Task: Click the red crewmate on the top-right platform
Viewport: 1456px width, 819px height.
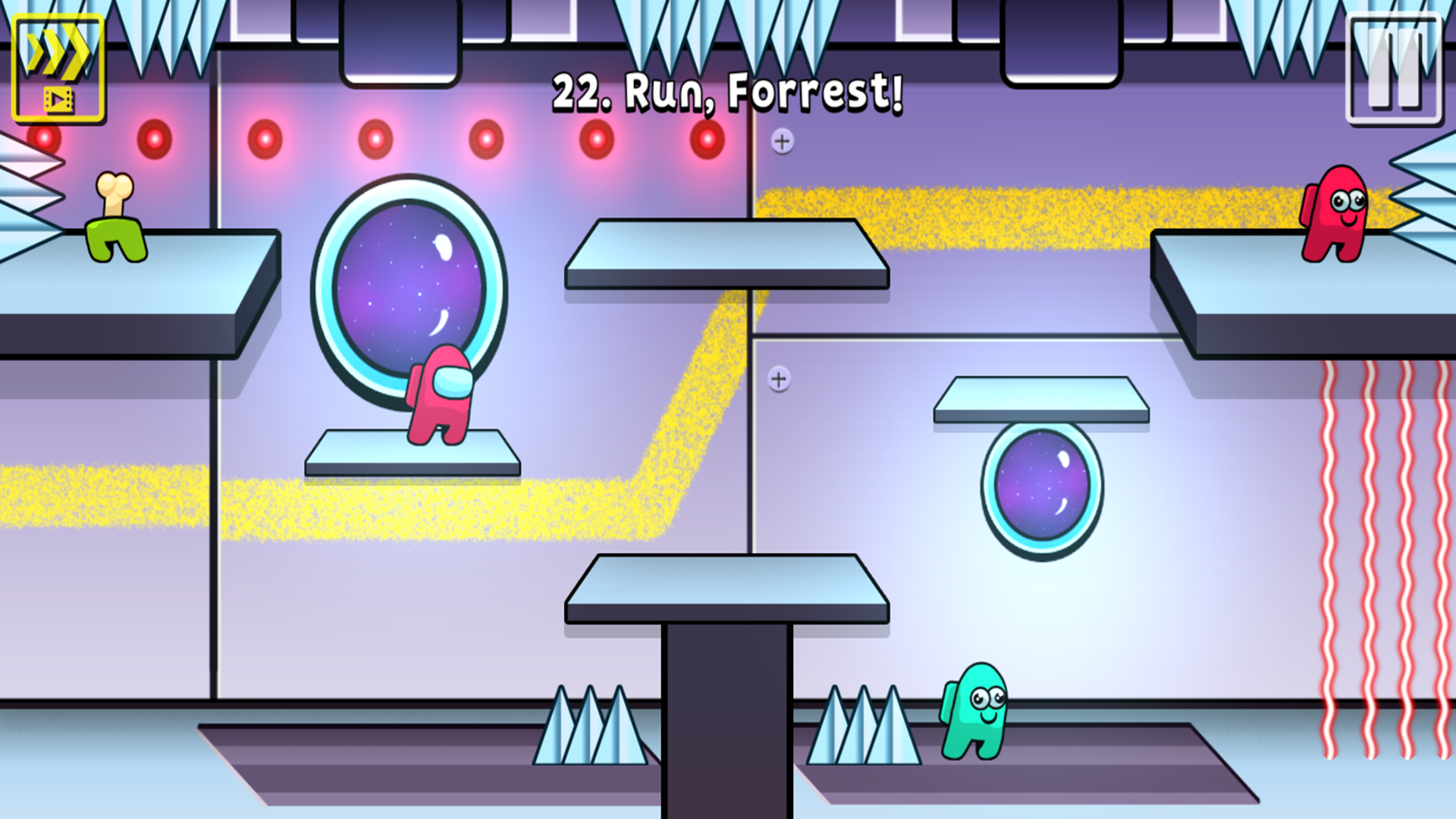Action: pos(1335,212)
